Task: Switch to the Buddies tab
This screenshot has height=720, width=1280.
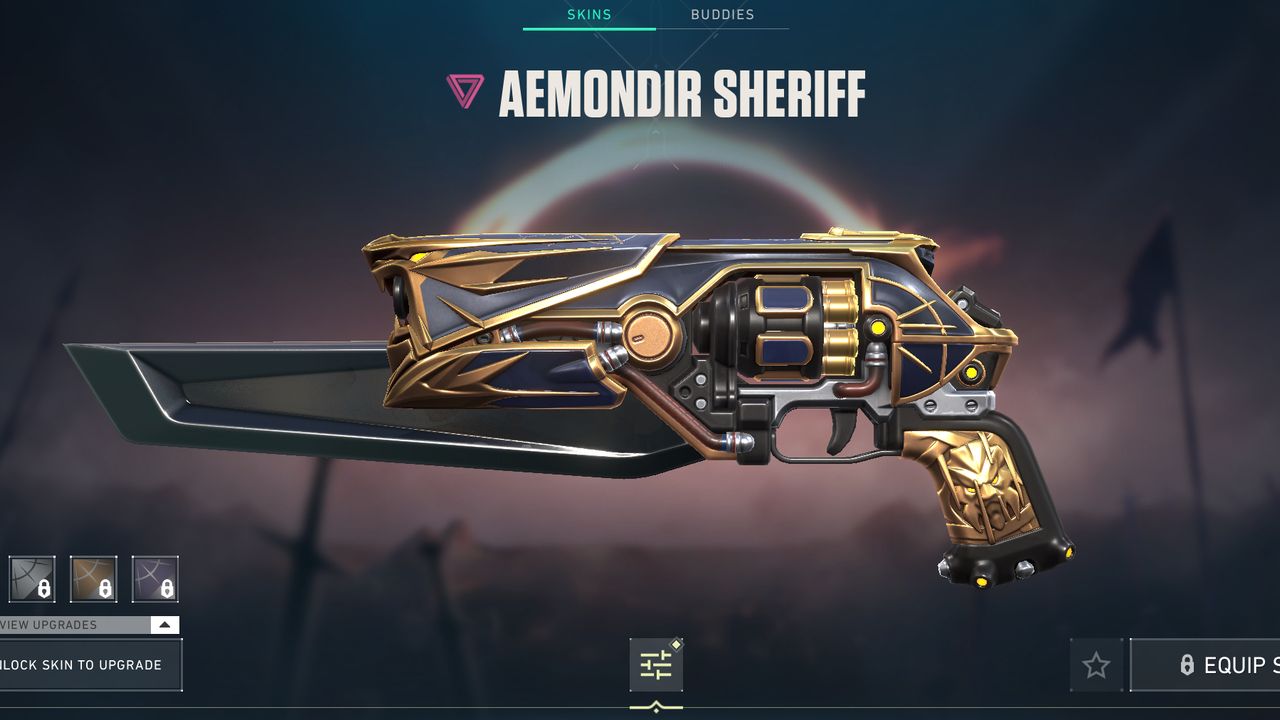Action: tap(722, 14)
